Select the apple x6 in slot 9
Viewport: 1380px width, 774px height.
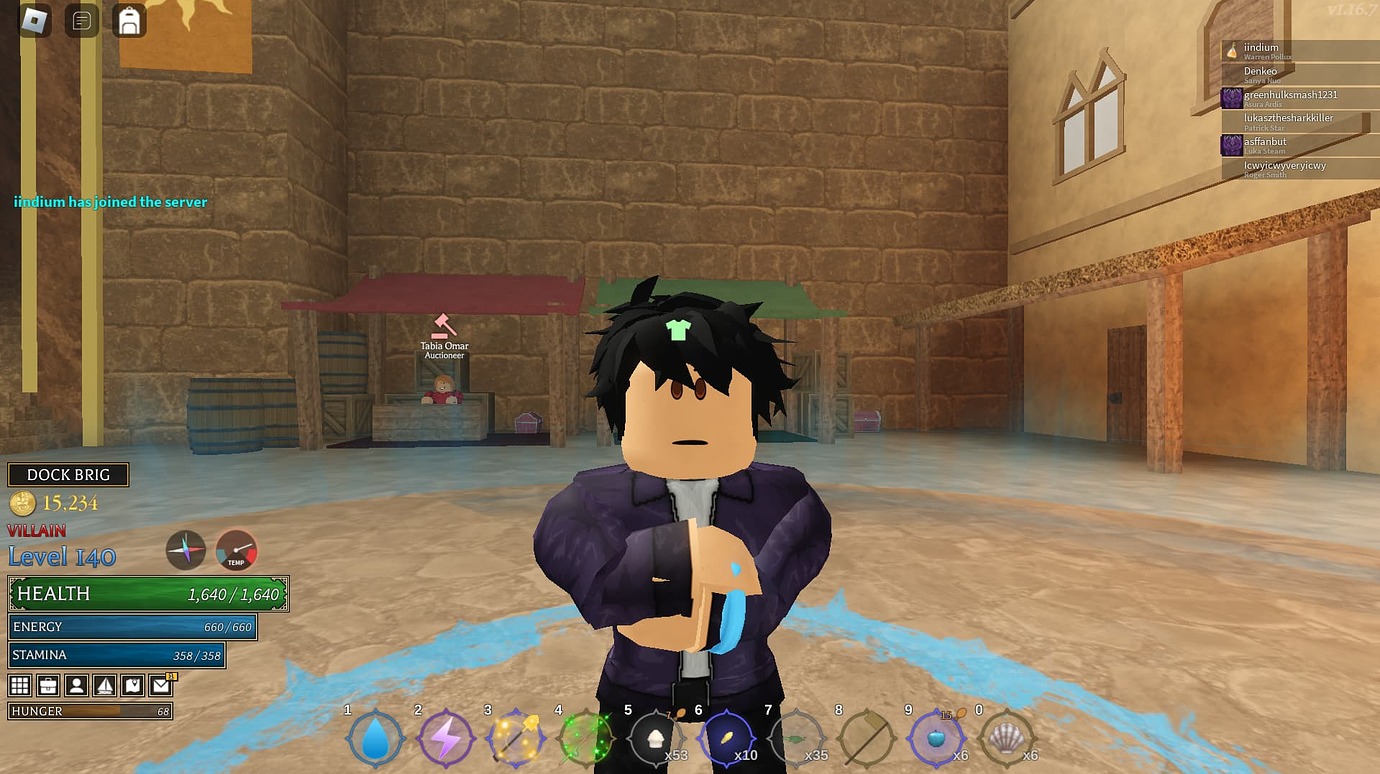(x=938, y=740)
